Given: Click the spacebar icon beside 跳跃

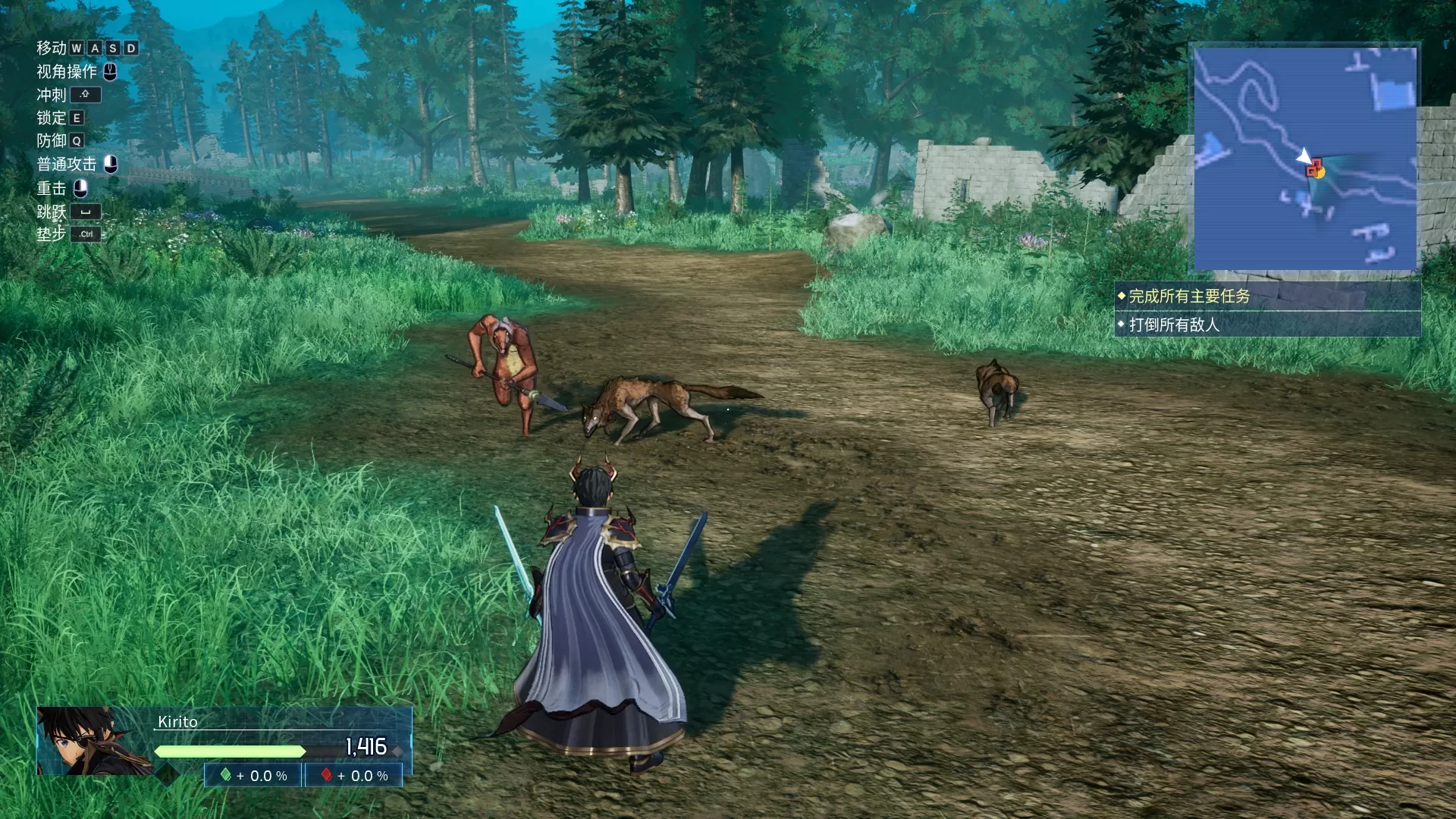Looking at the screenshot, I should (87, 212).
